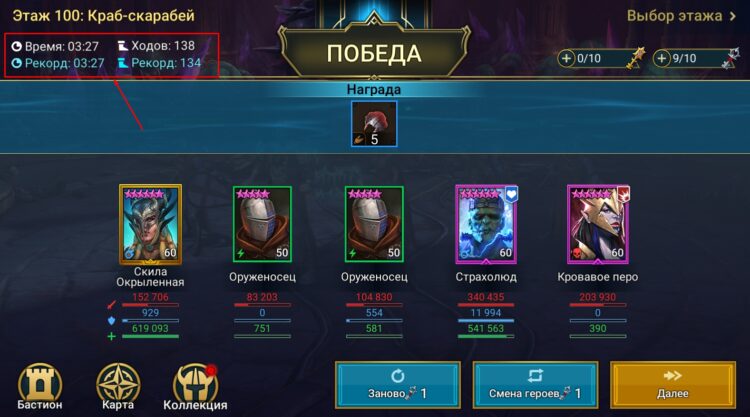This screenshot has width=750, height=417.
Task: Continue with the "Далее" button
Action: tap(672, 386)
